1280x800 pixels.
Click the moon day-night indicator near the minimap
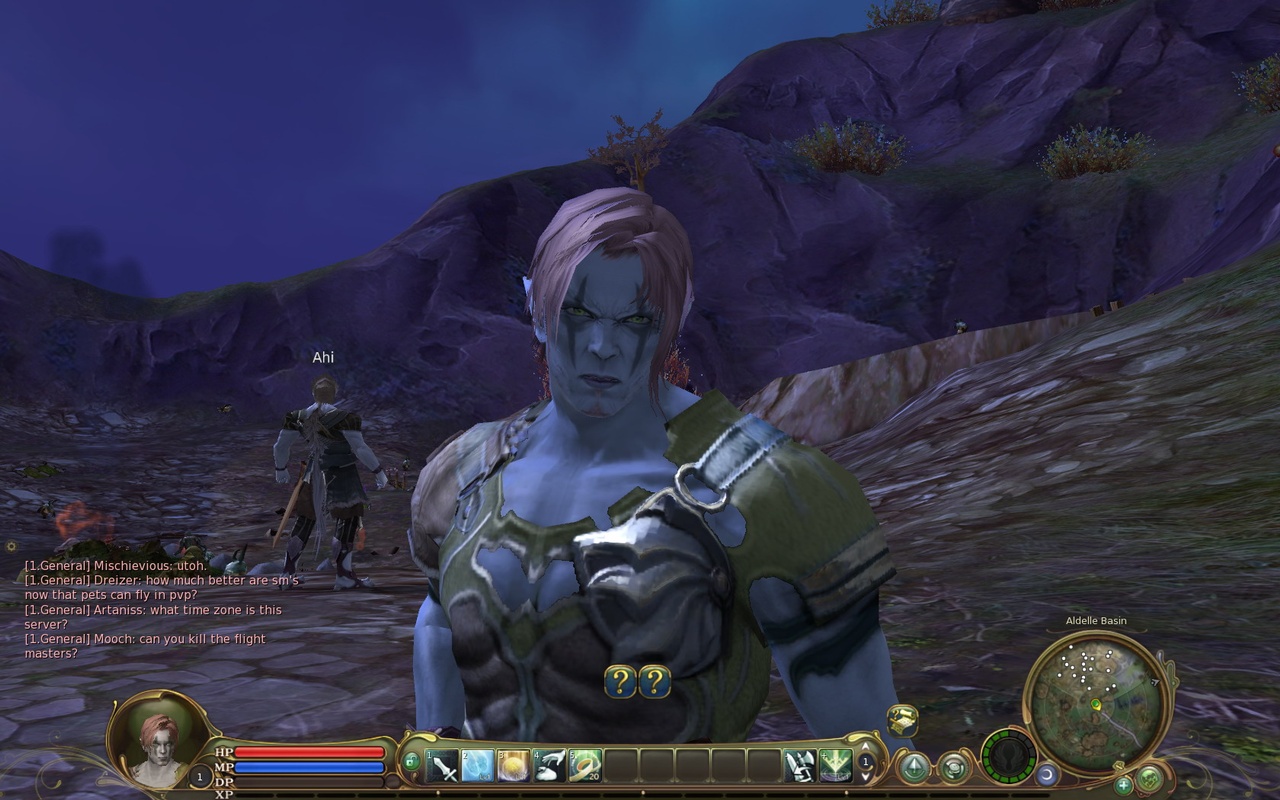1048,774
